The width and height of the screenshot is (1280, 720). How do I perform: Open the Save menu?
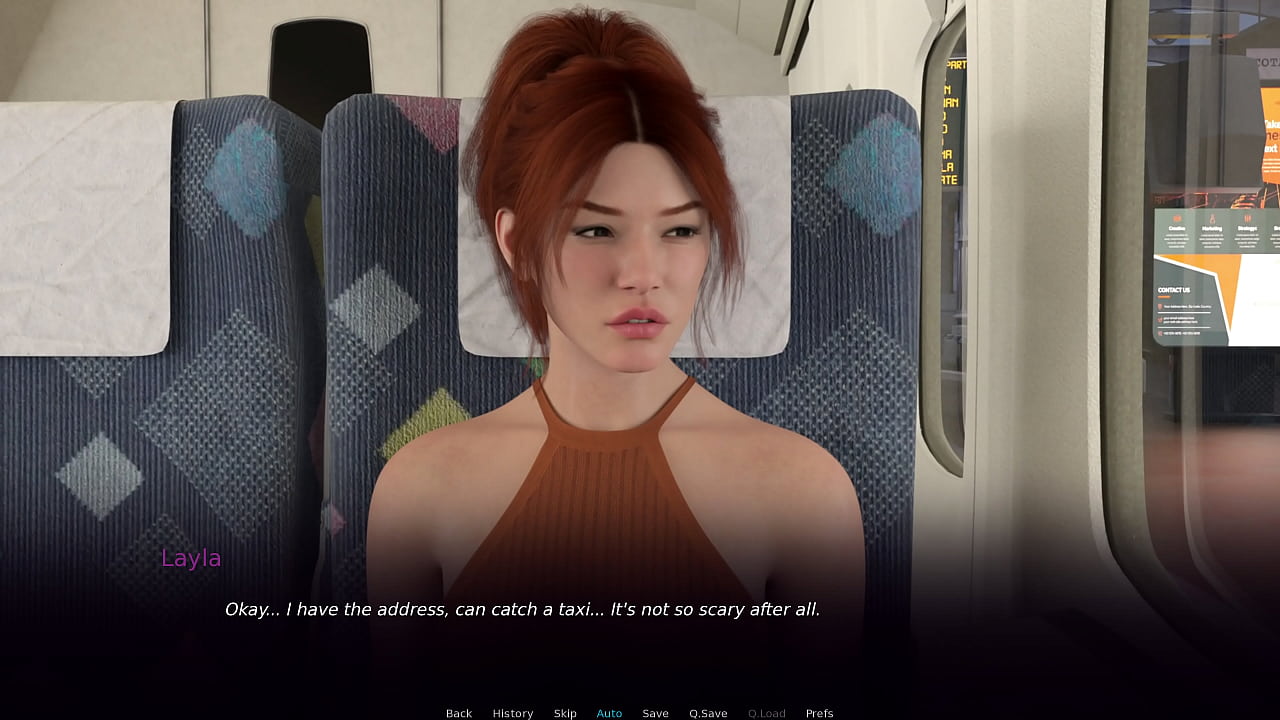[655, 713]
